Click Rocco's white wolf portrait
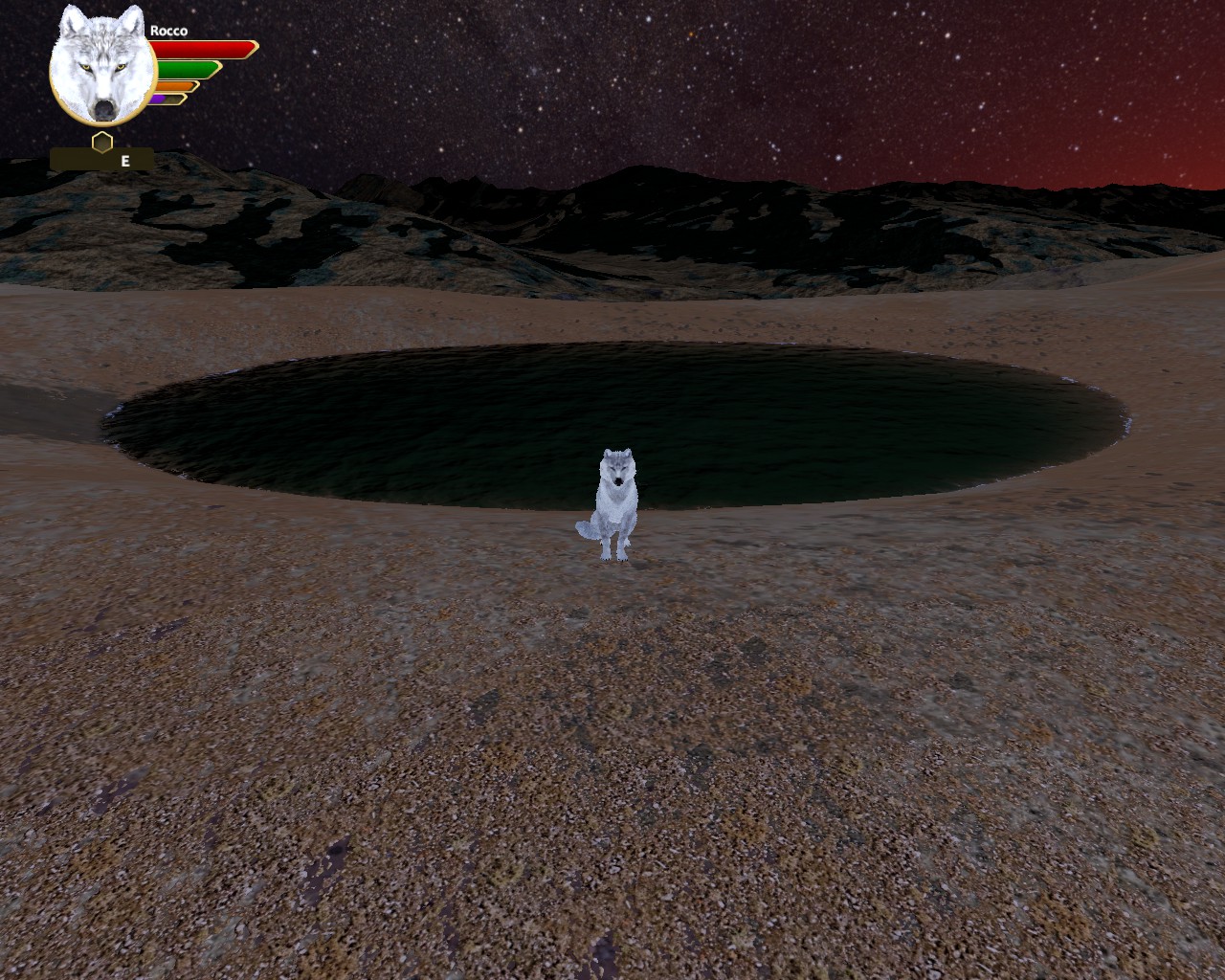This screenshot has width=1225, height=980. 102,67
